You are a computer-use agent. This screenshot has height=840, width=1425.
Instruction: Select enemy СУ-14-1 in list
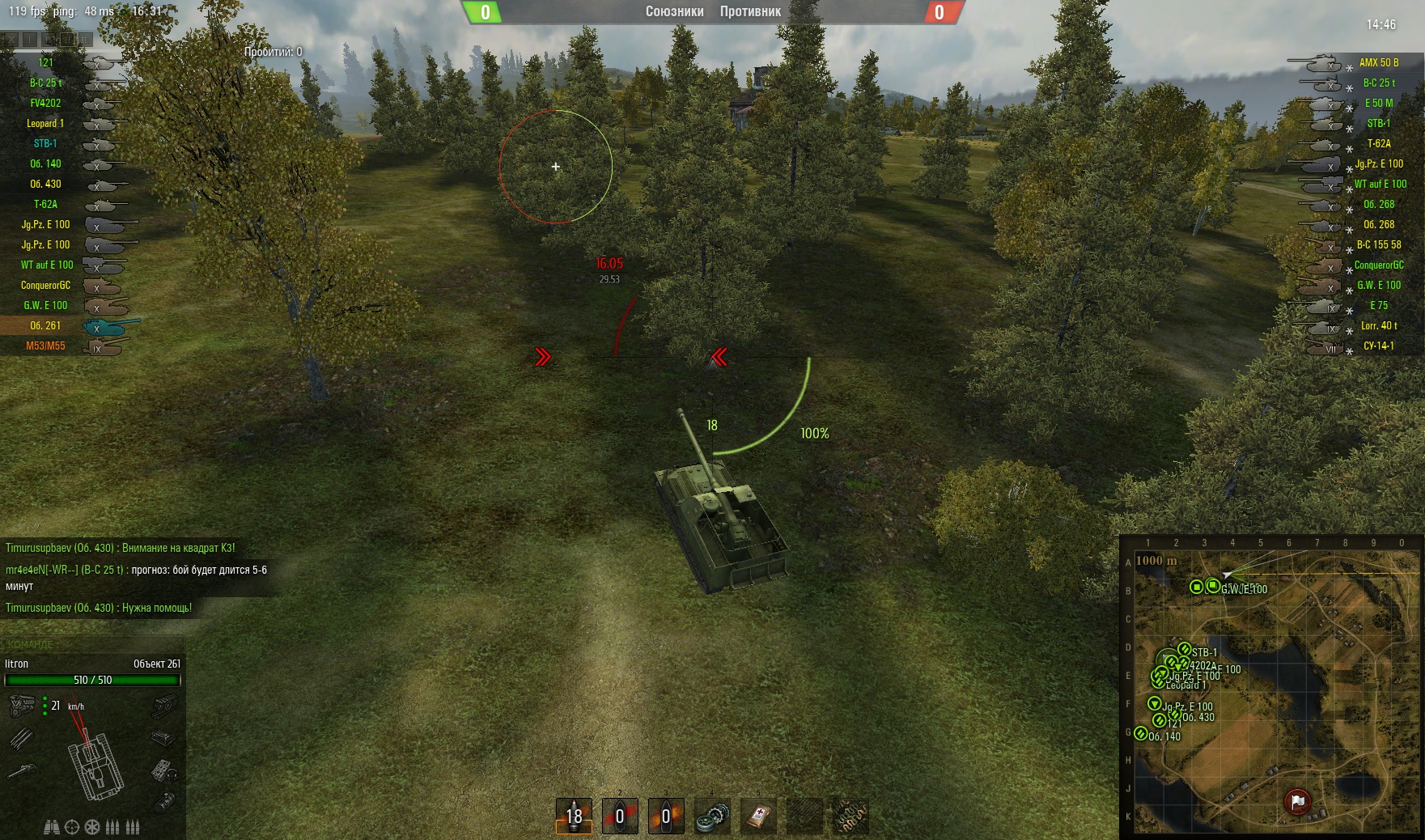tap(1378, 346)
